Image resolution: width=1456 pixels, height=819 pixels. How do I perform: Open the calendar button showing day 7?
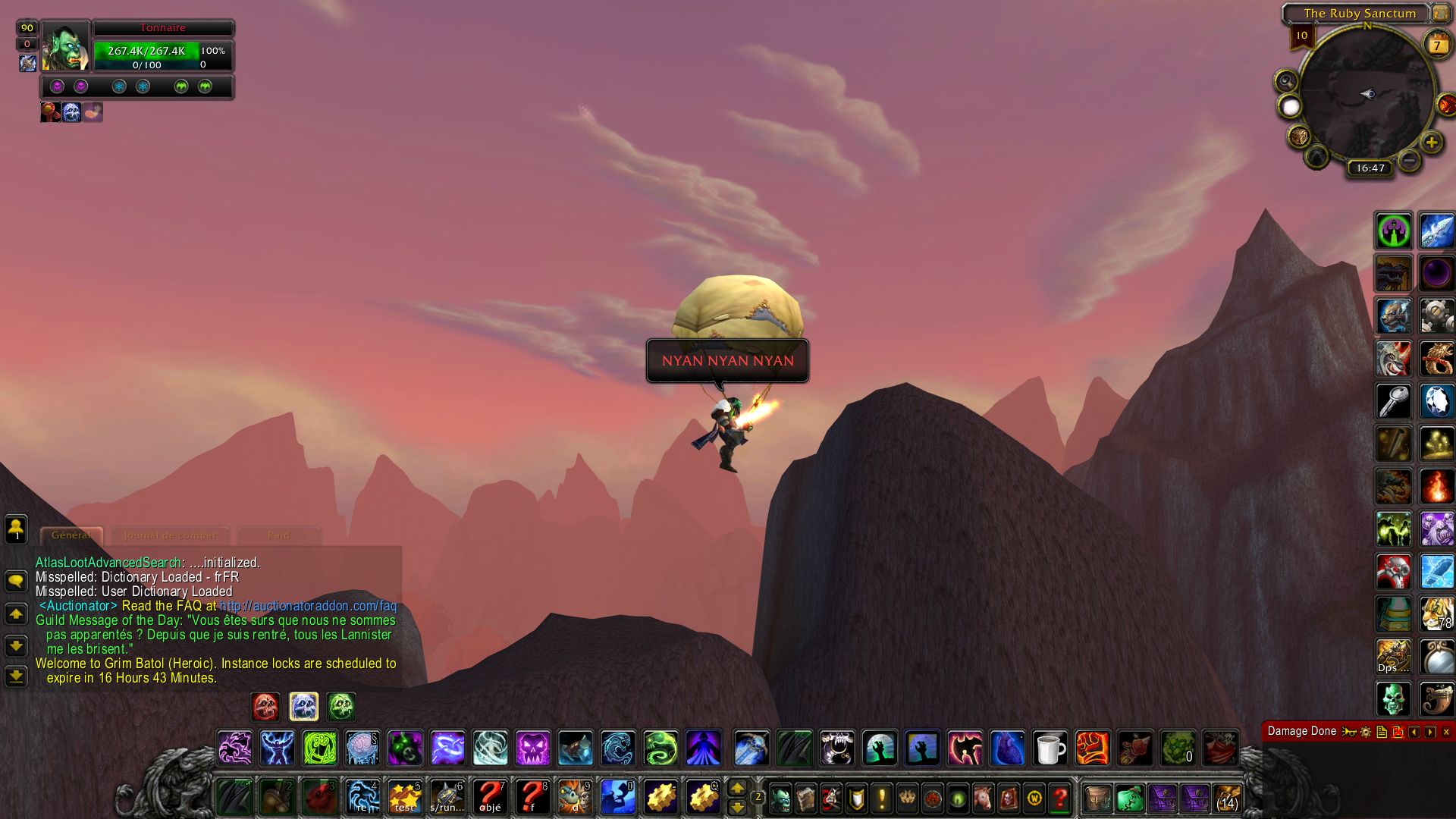[1436, 45]
